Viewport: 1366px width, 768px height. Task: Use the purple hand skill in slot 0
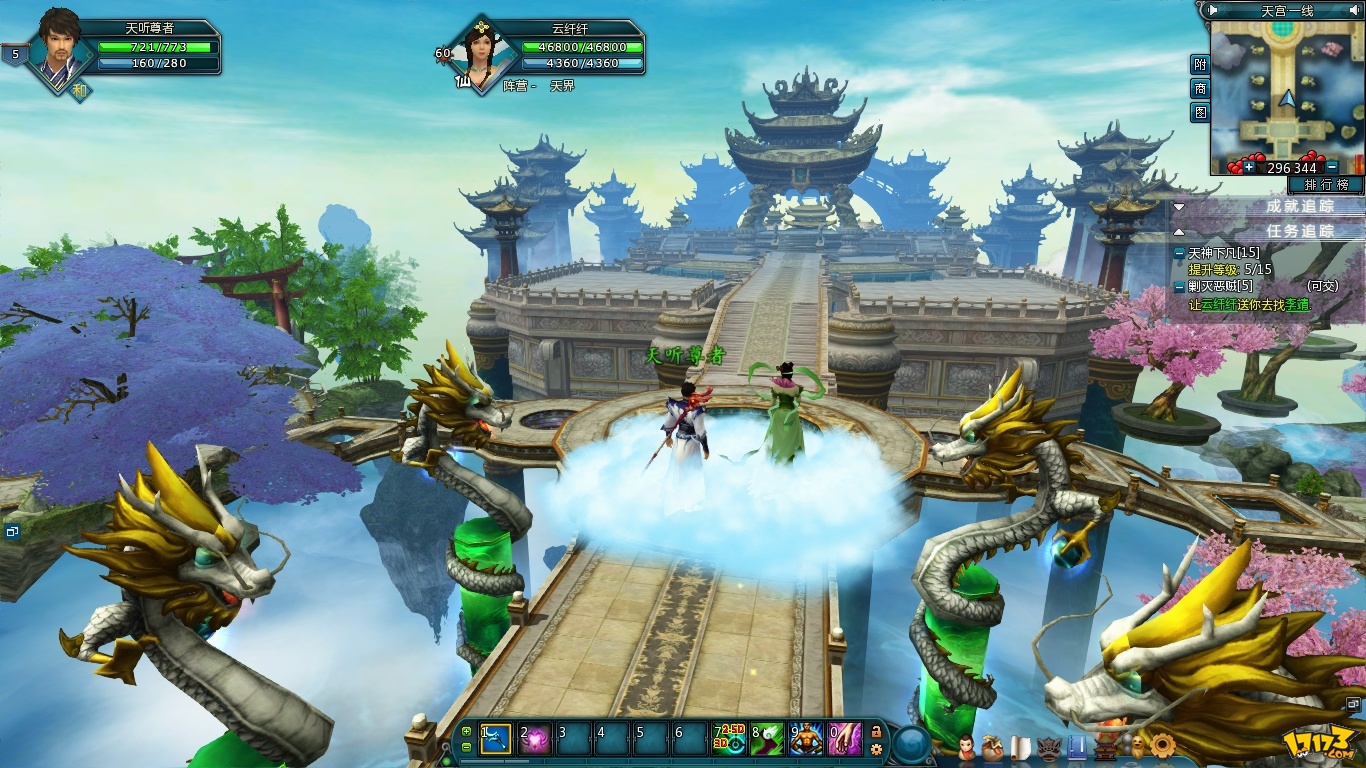(845, 739)
